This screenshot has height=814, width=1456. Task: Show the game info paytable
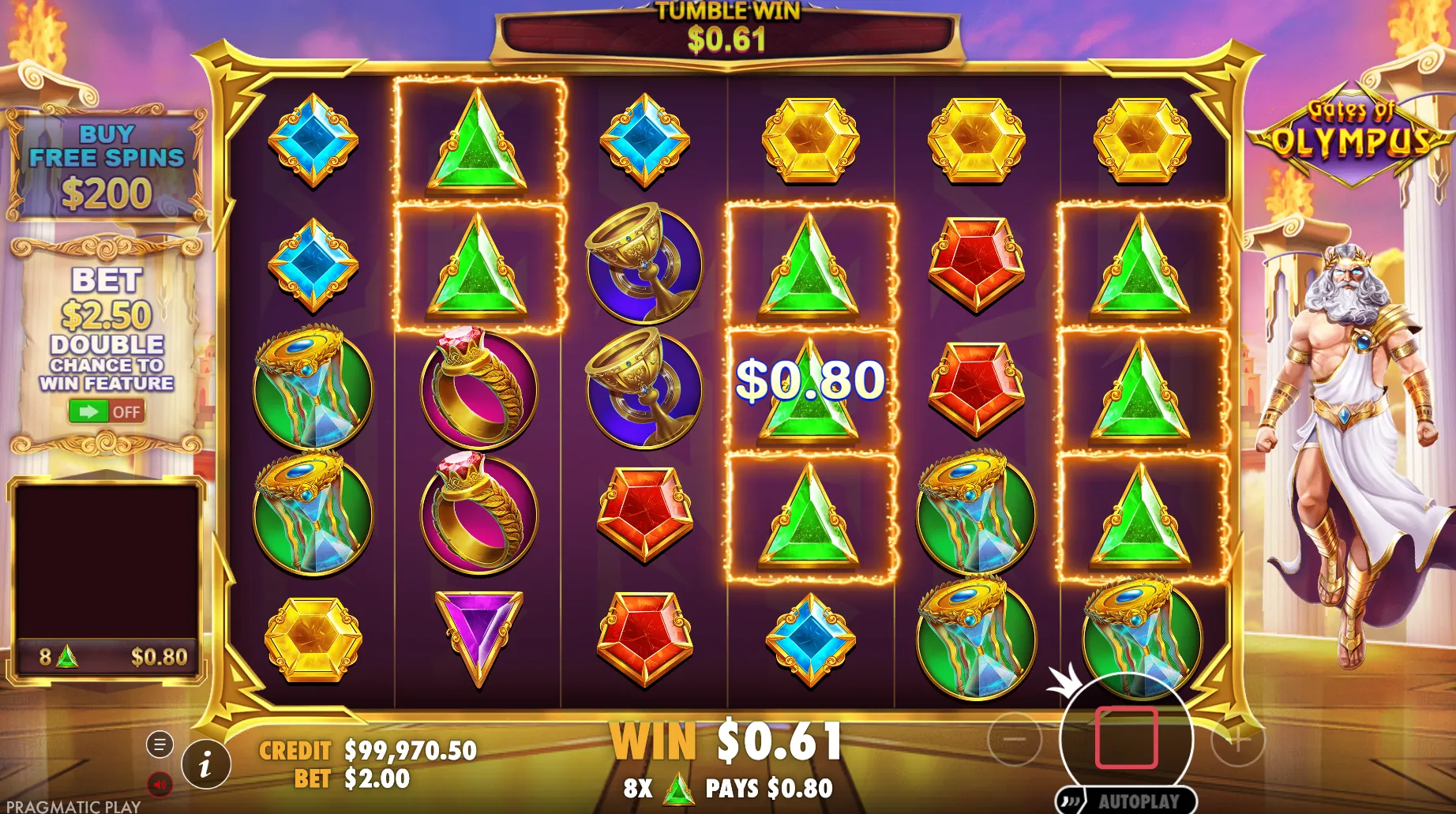point(206,764)
